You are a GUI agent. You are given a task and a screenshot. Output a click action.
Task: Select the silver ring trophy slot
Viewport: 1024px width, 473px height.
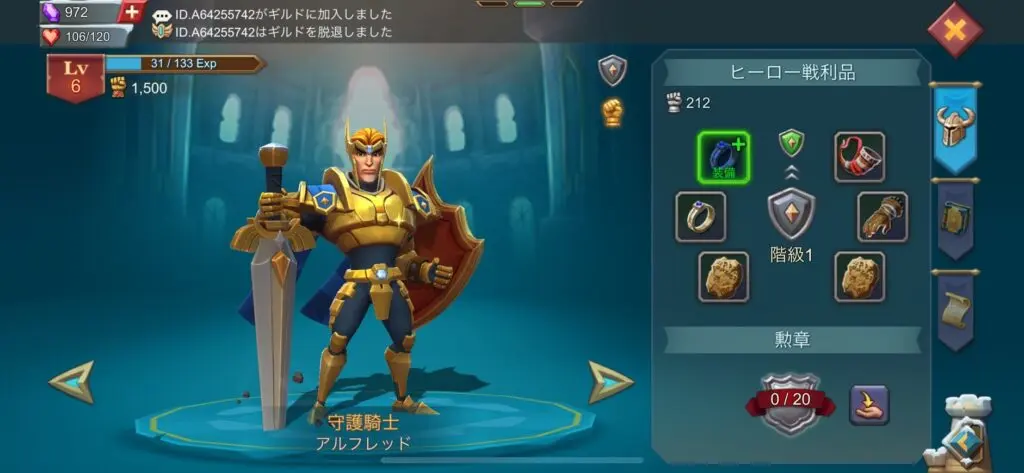[700, 216]
